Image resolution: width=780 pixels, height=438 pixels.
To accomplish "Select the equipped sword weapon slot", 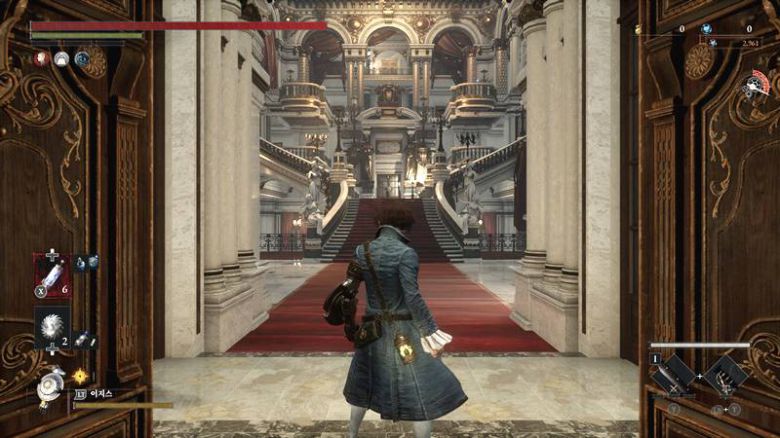I will click(x=672, y=377).
